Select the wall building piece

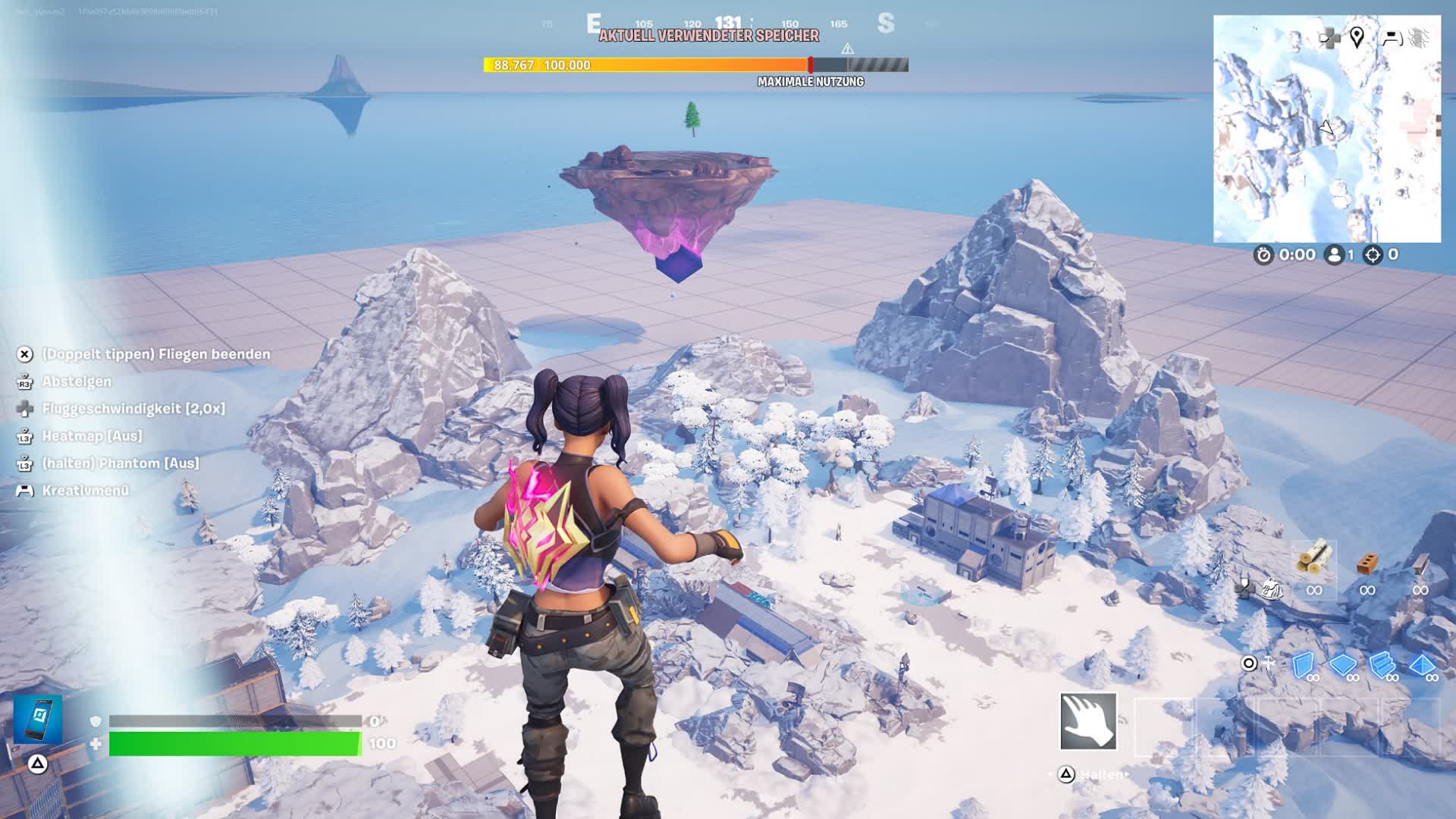1303,665
